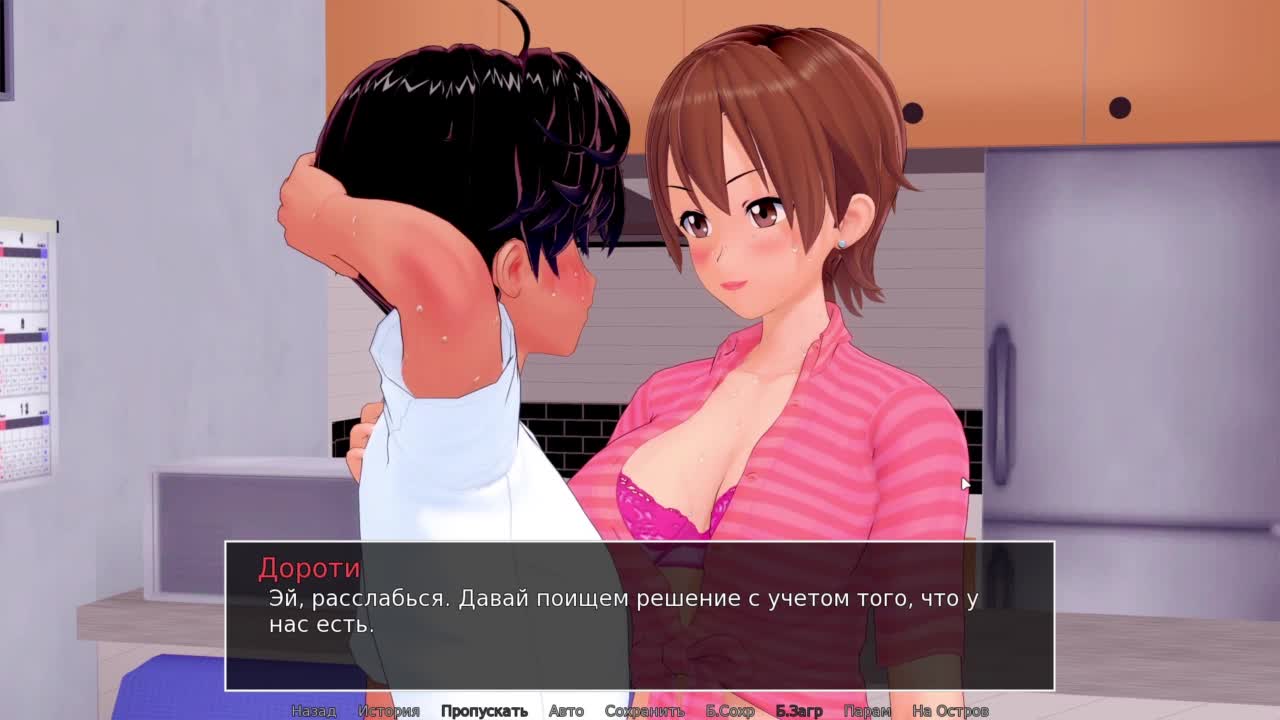This screenshot has height=720, width=1280.
Task: Open the Сохранить save screen
Action: point(644,711)
